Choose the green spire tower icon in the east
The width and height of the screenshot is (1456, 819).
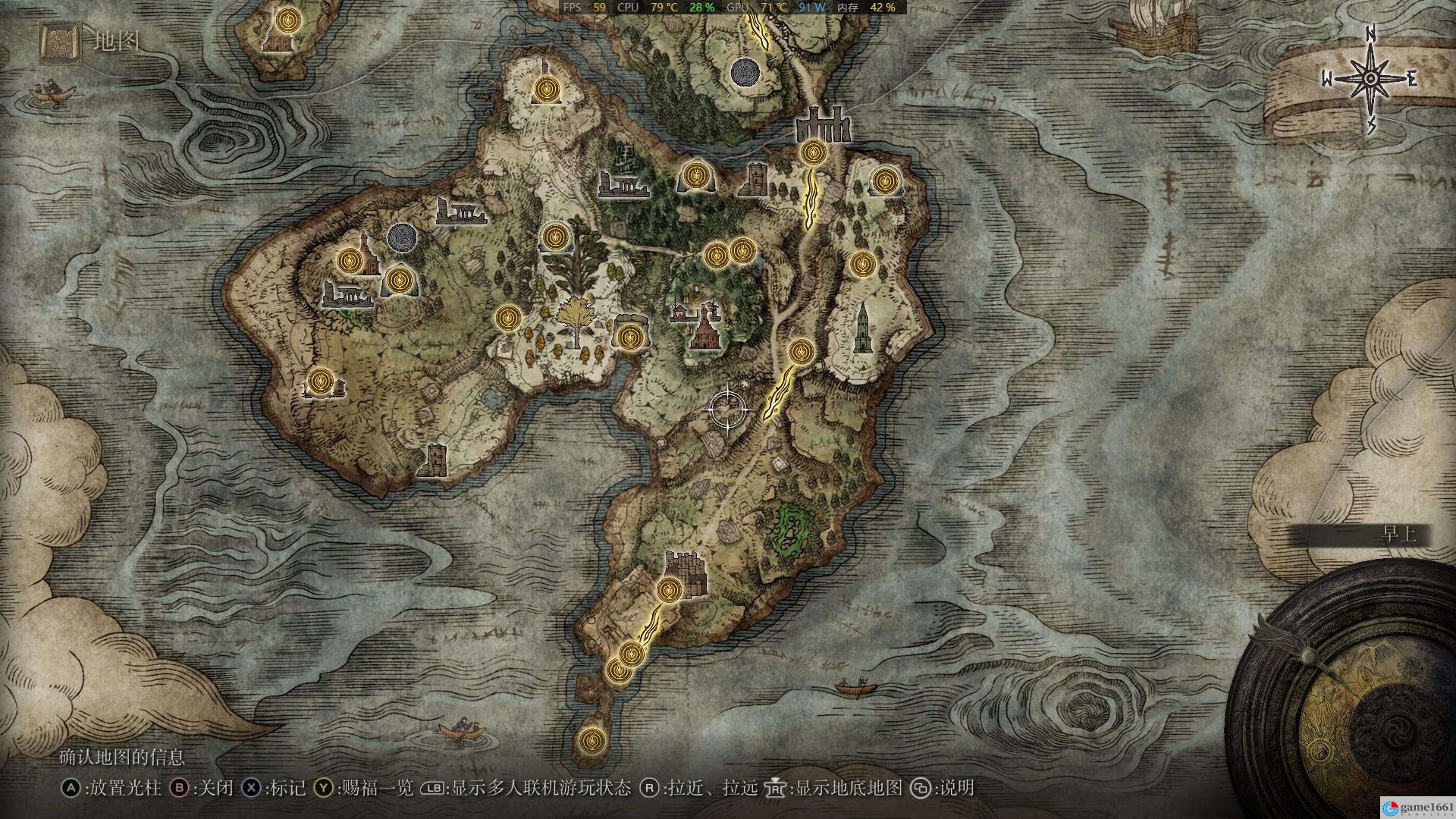click(861, 329)
